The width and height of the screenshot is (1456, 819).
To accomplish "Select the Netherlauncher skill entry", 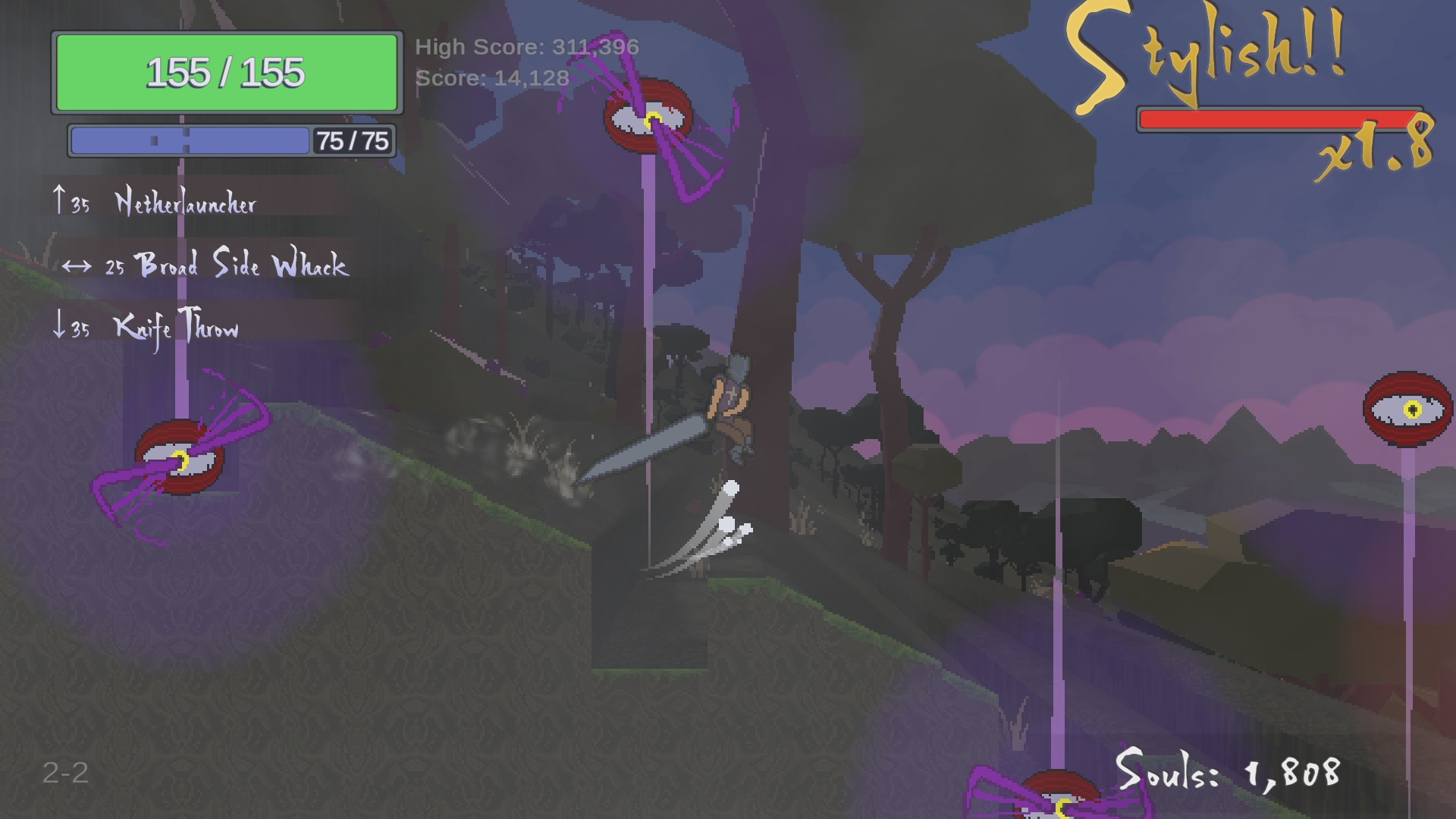I will click(x=186, y=202).
